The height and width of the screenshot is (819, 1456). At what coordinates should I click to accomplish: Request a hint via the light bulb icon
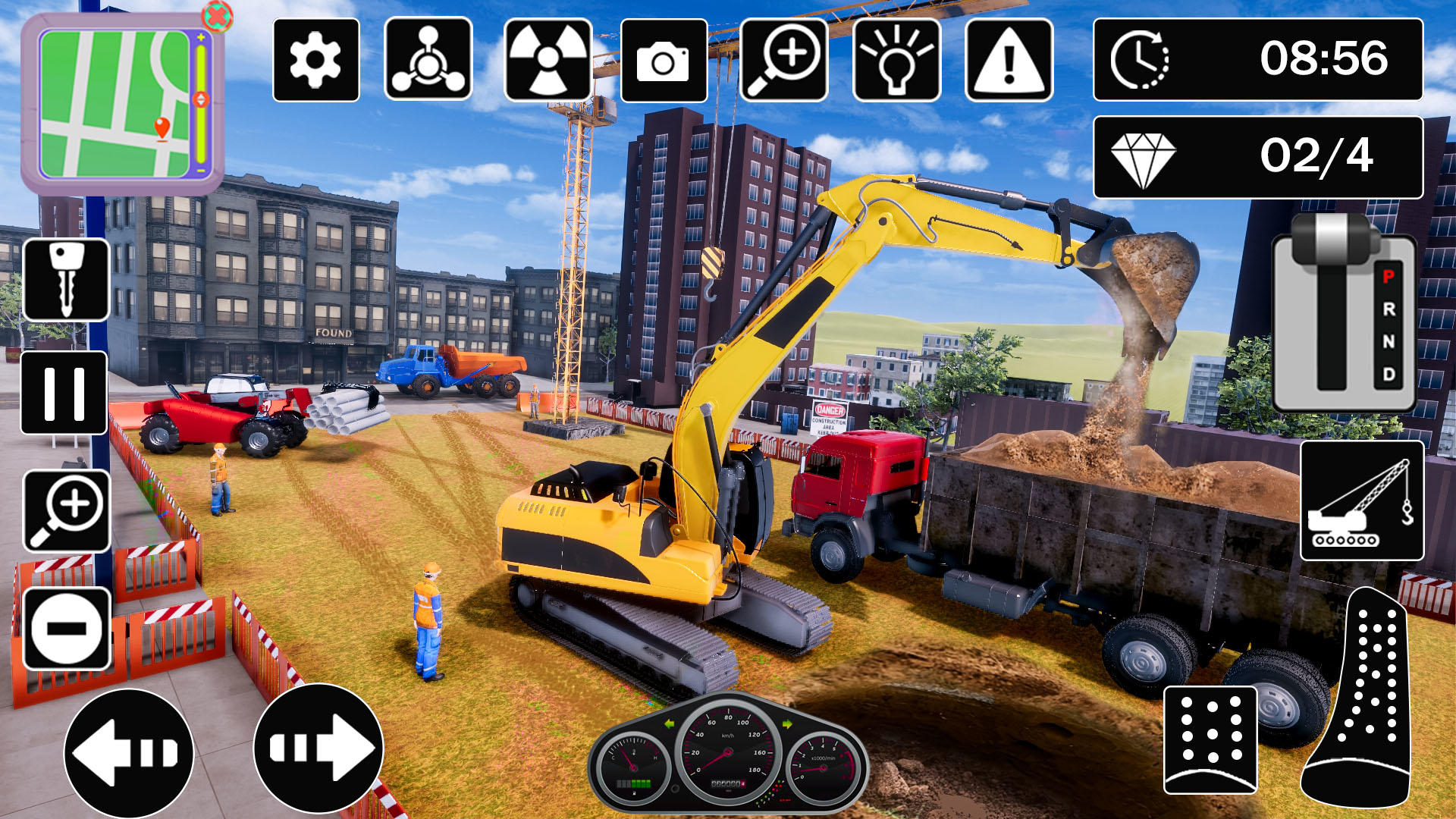[x=895, y=61]
